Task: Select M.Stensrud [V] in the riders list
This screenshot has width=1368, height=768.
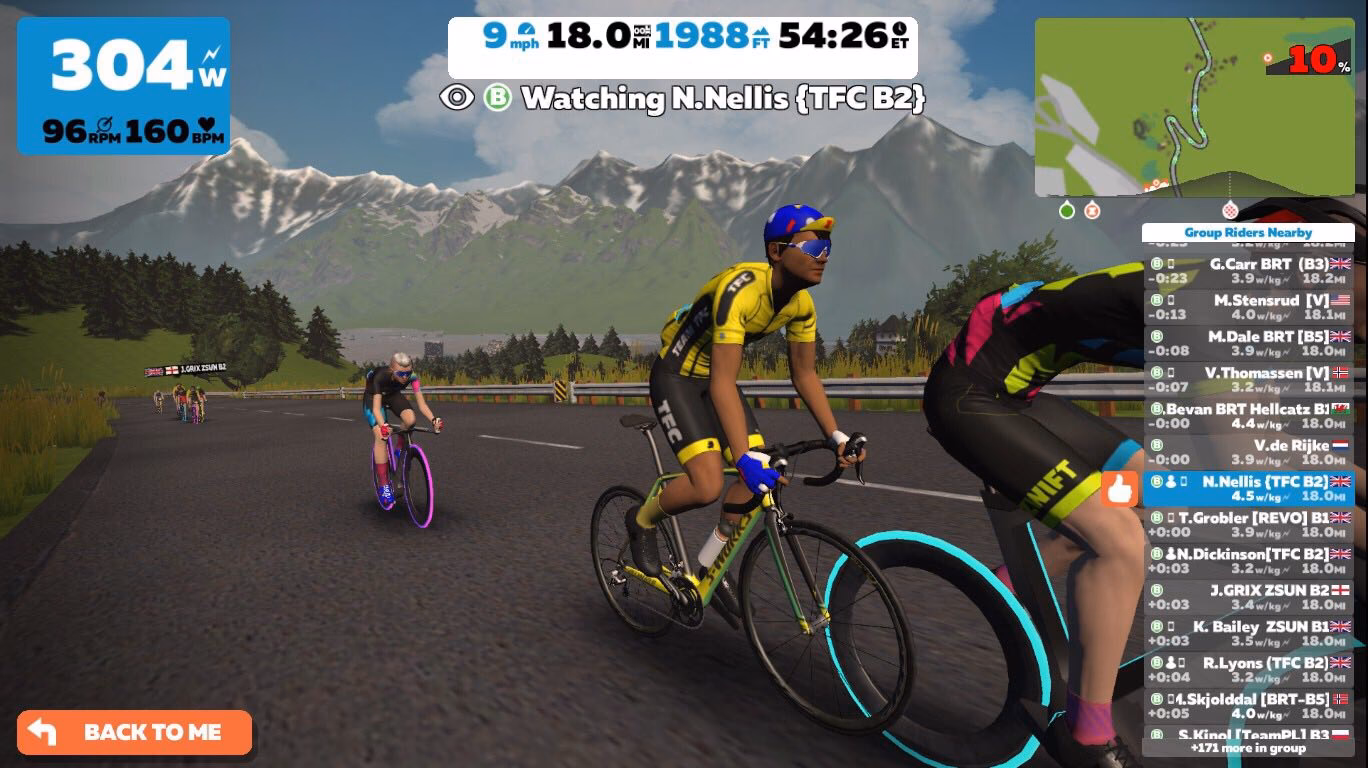Action: [1253, 307]
